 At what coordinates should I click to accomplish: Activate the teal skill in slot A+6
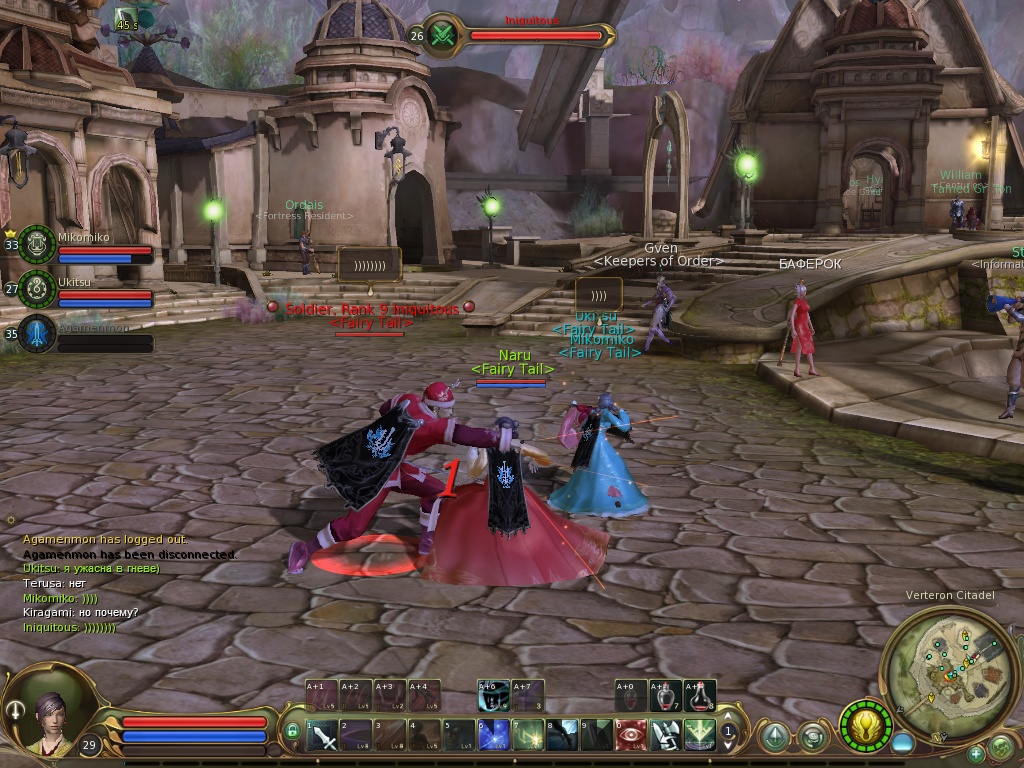pyautogui.click(x=494, y=696)
